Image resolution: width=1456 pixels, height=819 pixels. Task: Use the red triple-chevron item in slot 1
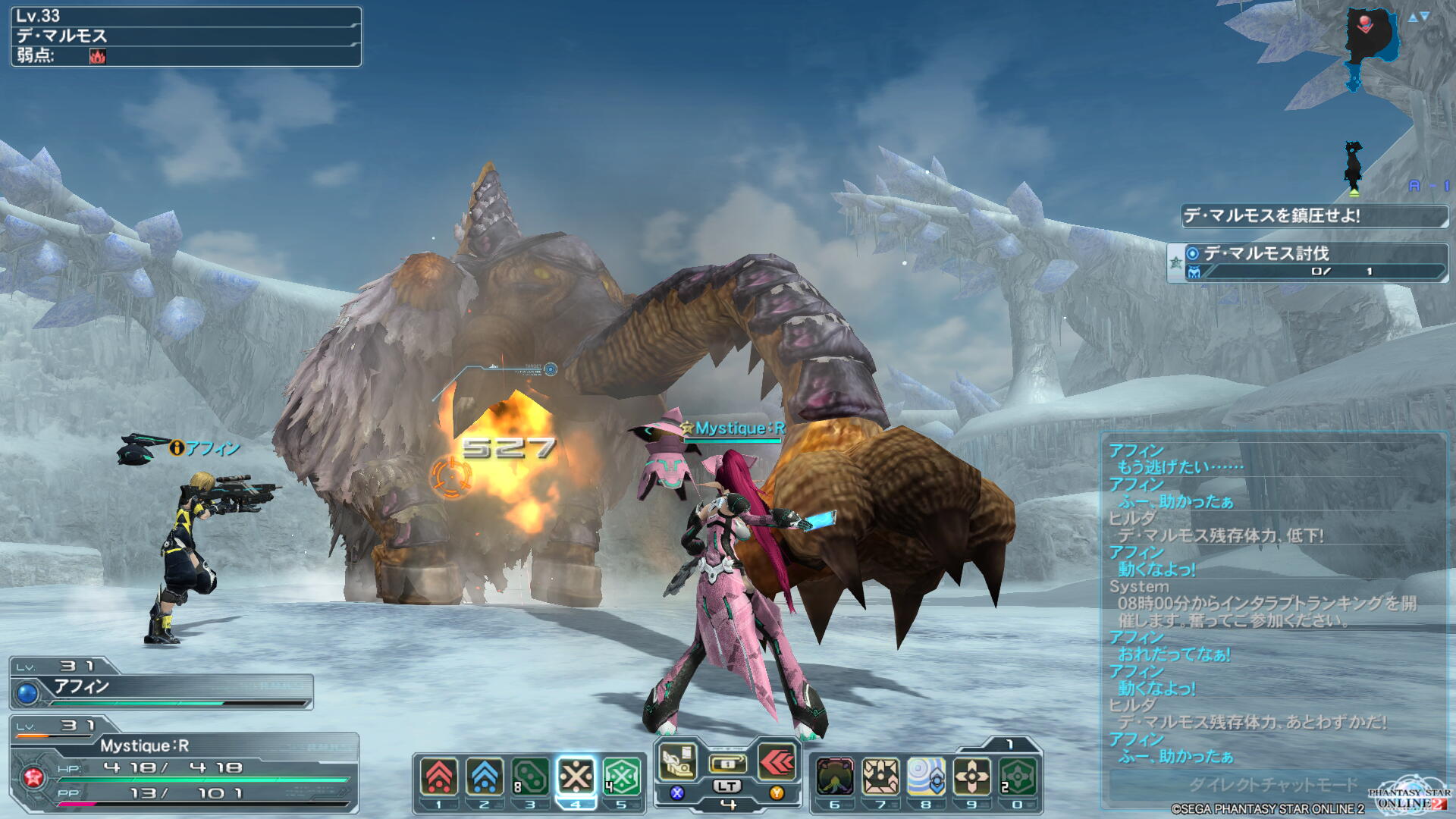(x=439, y=777)
